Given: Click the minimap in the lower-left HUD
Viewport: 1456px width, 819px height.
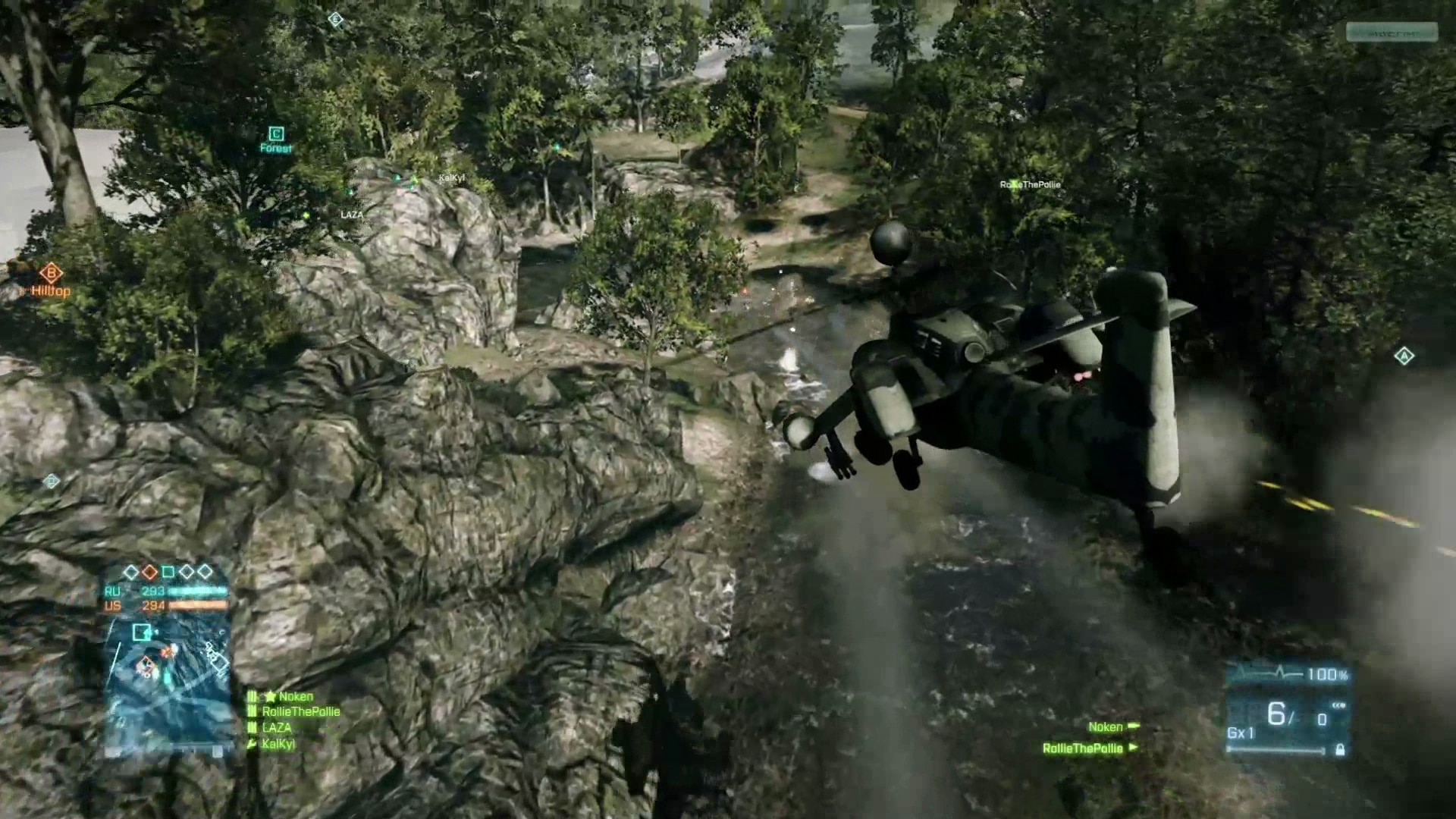Looking at the screenshot, I should click(x=167, y=686).
